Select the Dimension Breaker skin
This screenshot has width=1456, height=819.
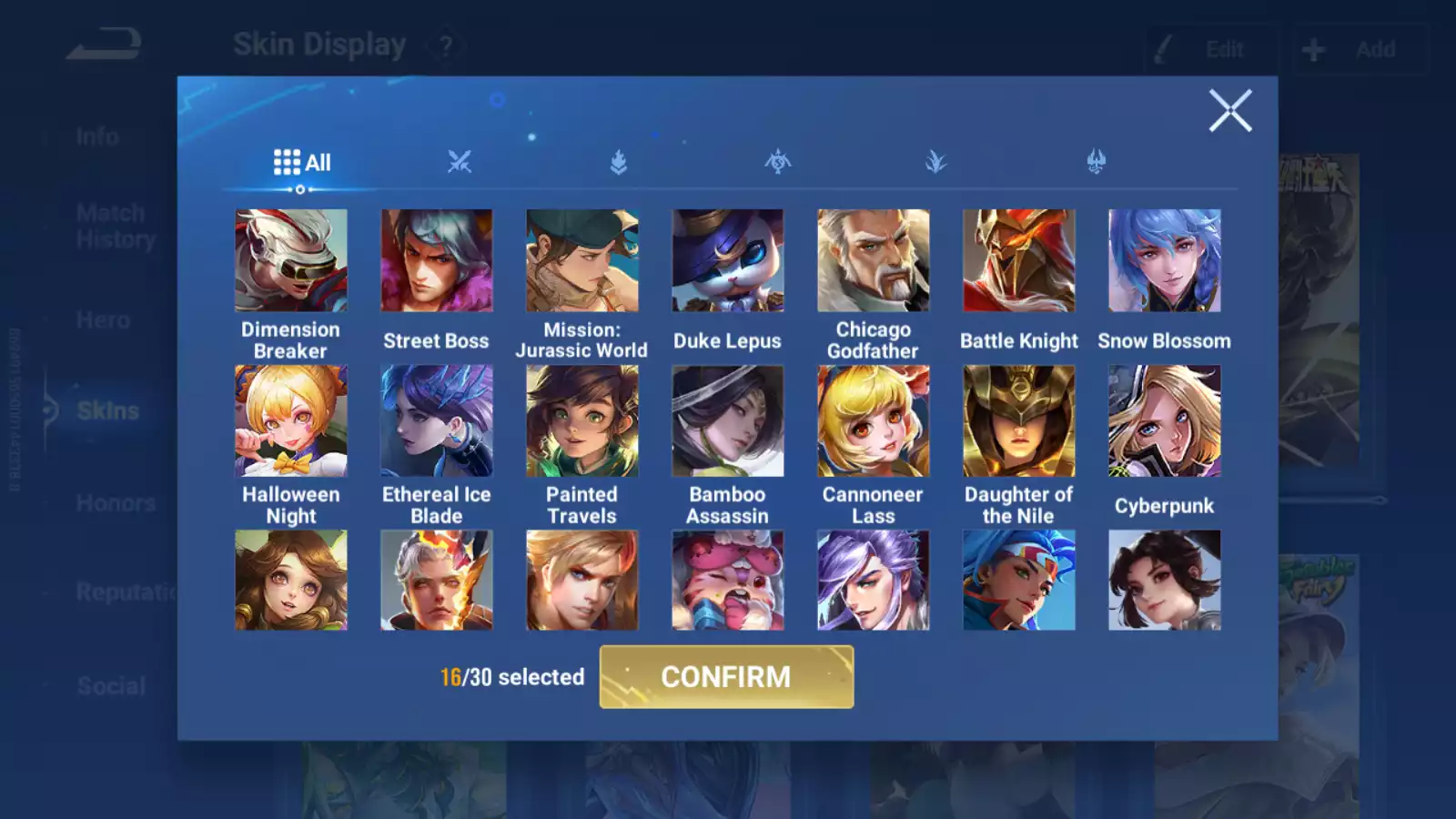[x=291, y=261]
